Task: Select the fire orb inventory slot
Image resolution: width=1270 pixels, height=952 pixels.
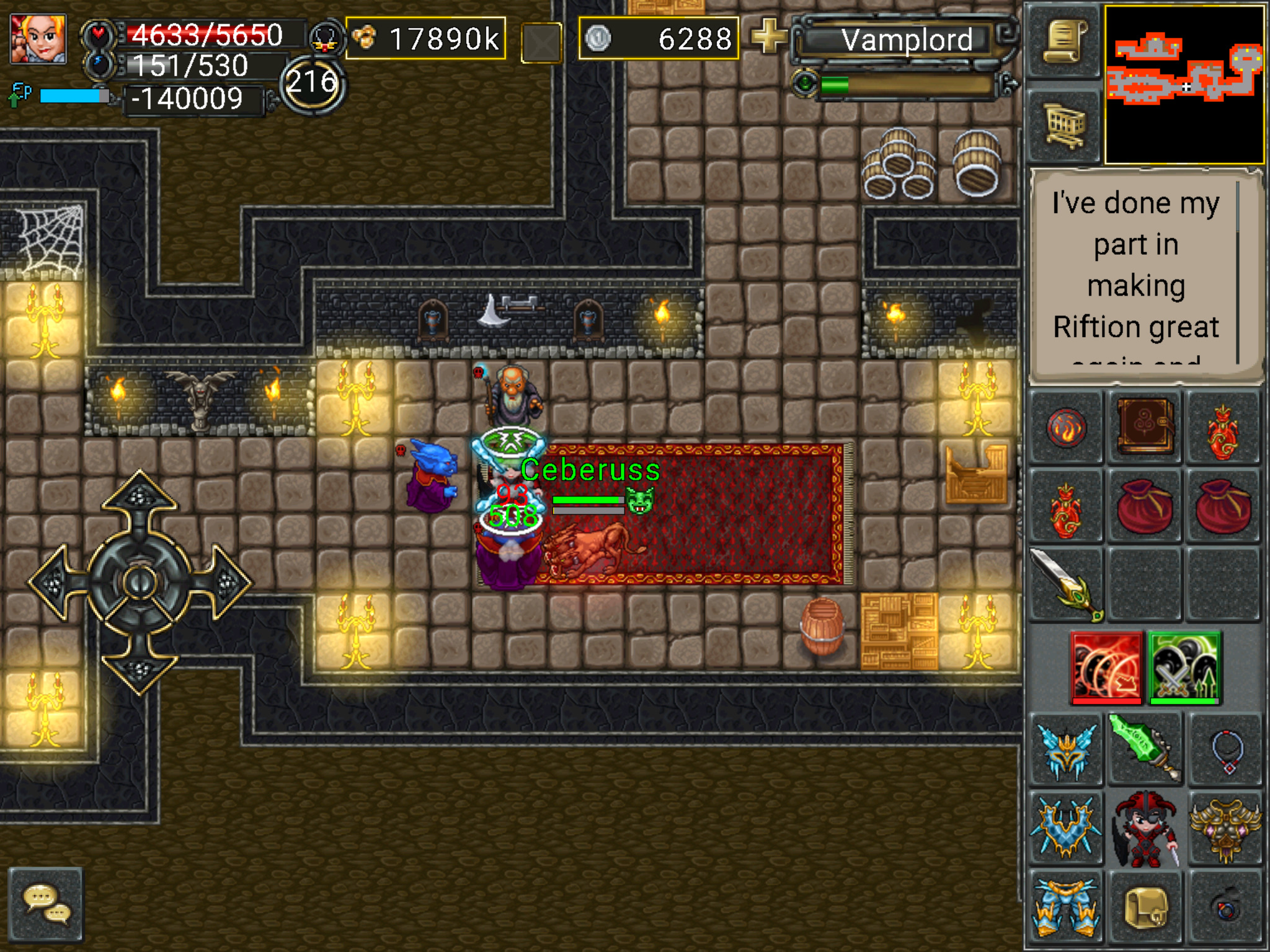Action: [x=1066, y=428]
